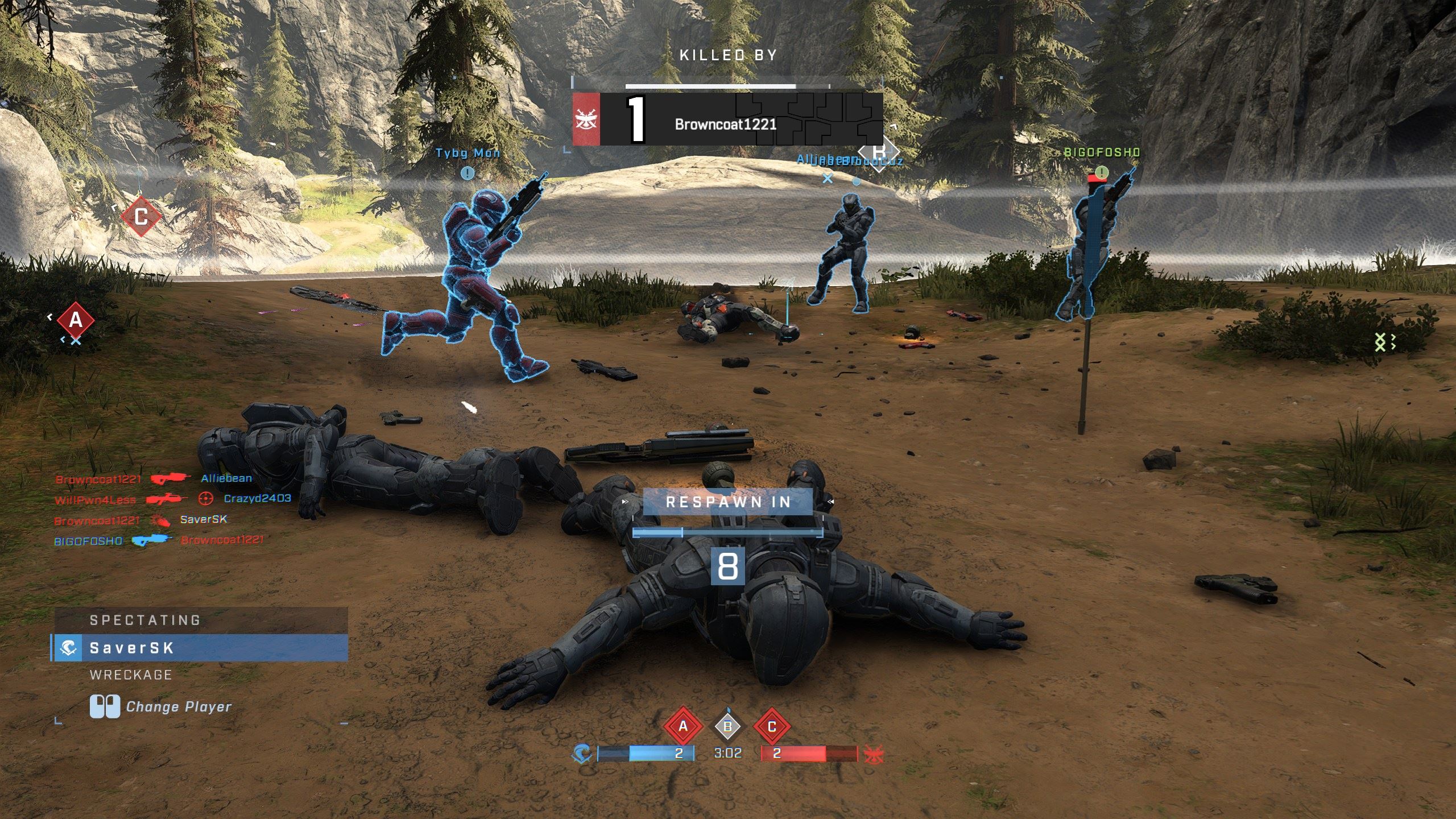1456x819 pixels.
Task: Click the blue team emblem beside the score
Action: pos(582,754)
